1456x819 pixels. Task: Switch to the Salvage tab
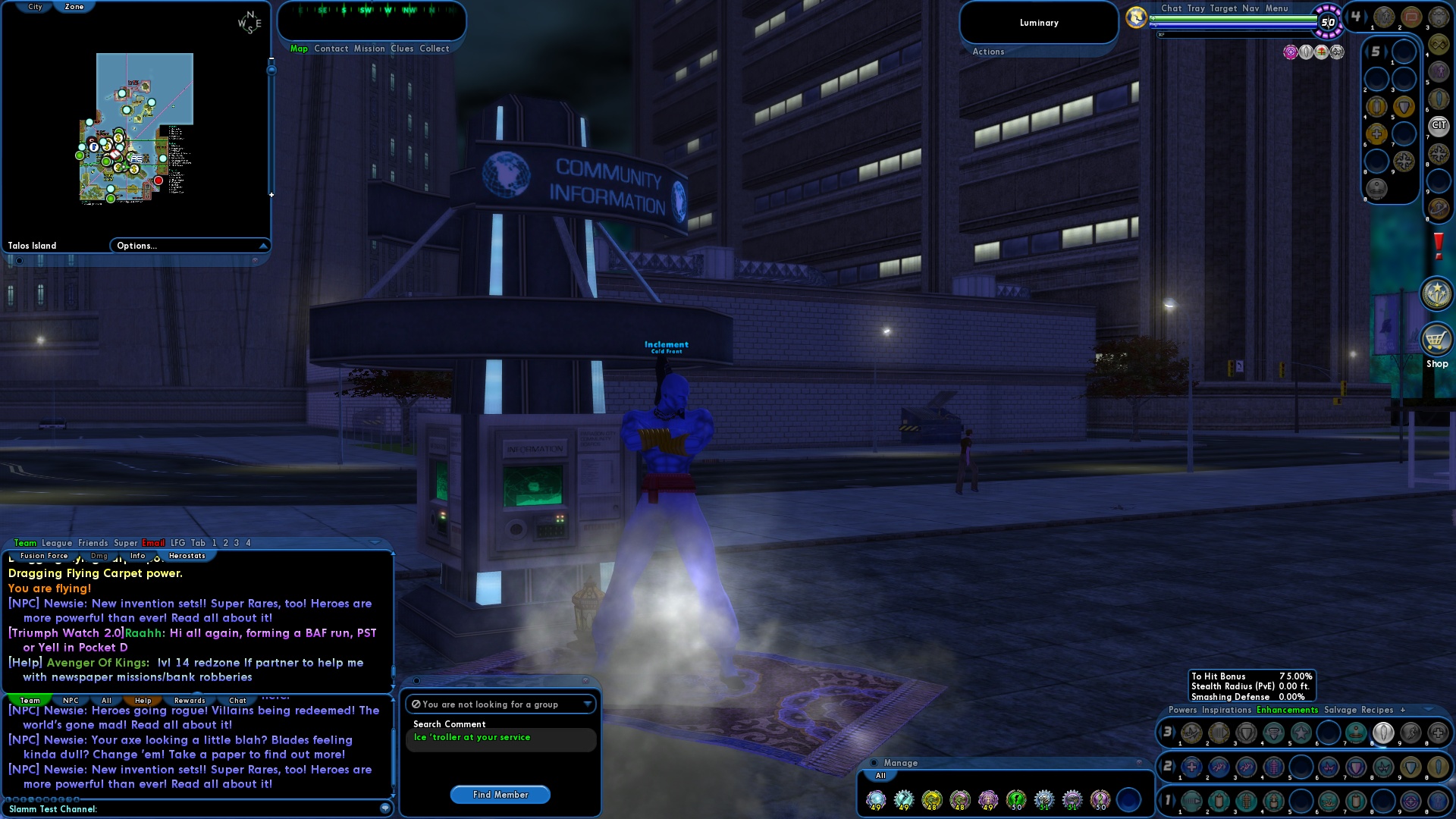coord(1339,710)
